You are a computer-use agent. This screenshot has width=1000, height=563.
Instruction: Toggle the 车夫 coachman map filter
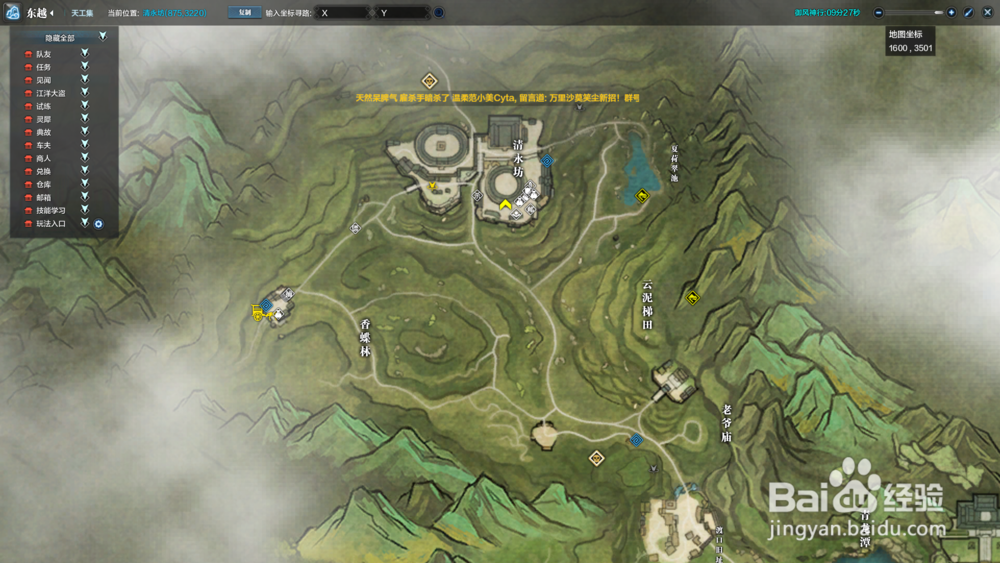tap(85, 145)
